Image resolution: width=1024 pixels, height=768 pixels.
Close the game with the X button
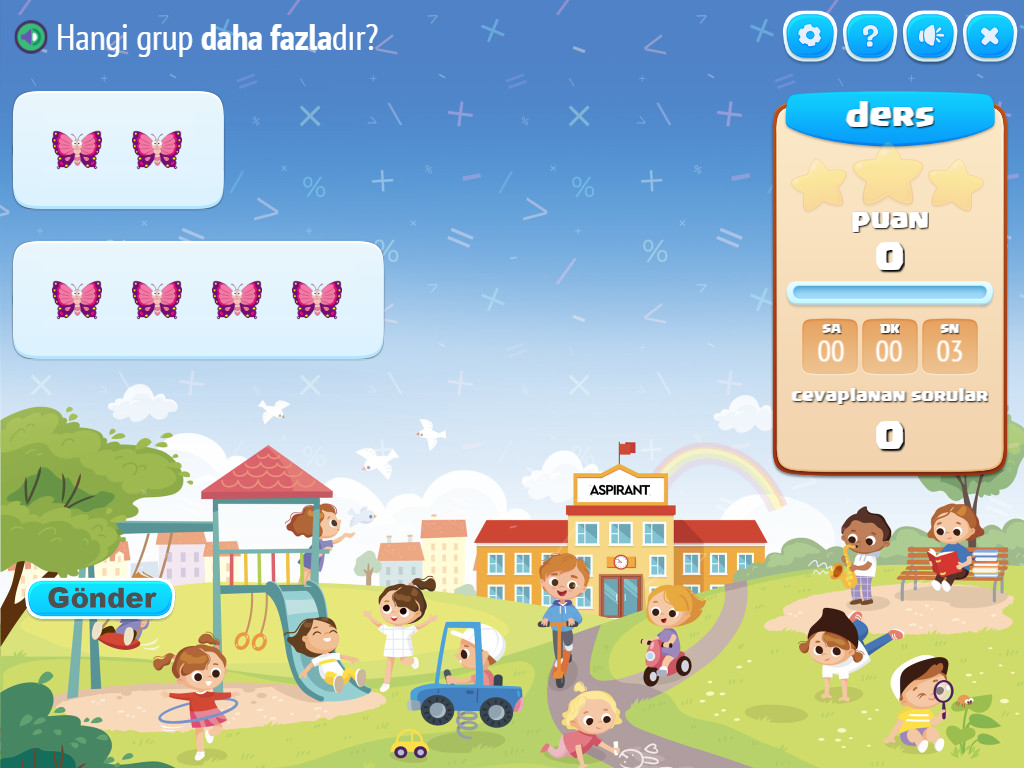click(x=990, y=37)
